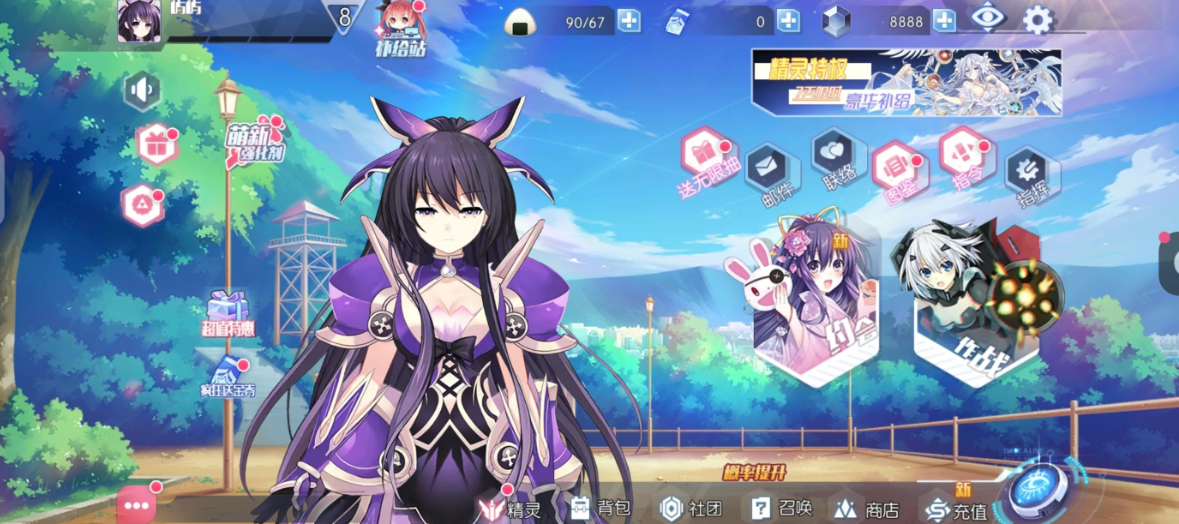Viewport: 1179px width, 524px height.
Task: Open the settings gear icon
Action: point(1038,18)
